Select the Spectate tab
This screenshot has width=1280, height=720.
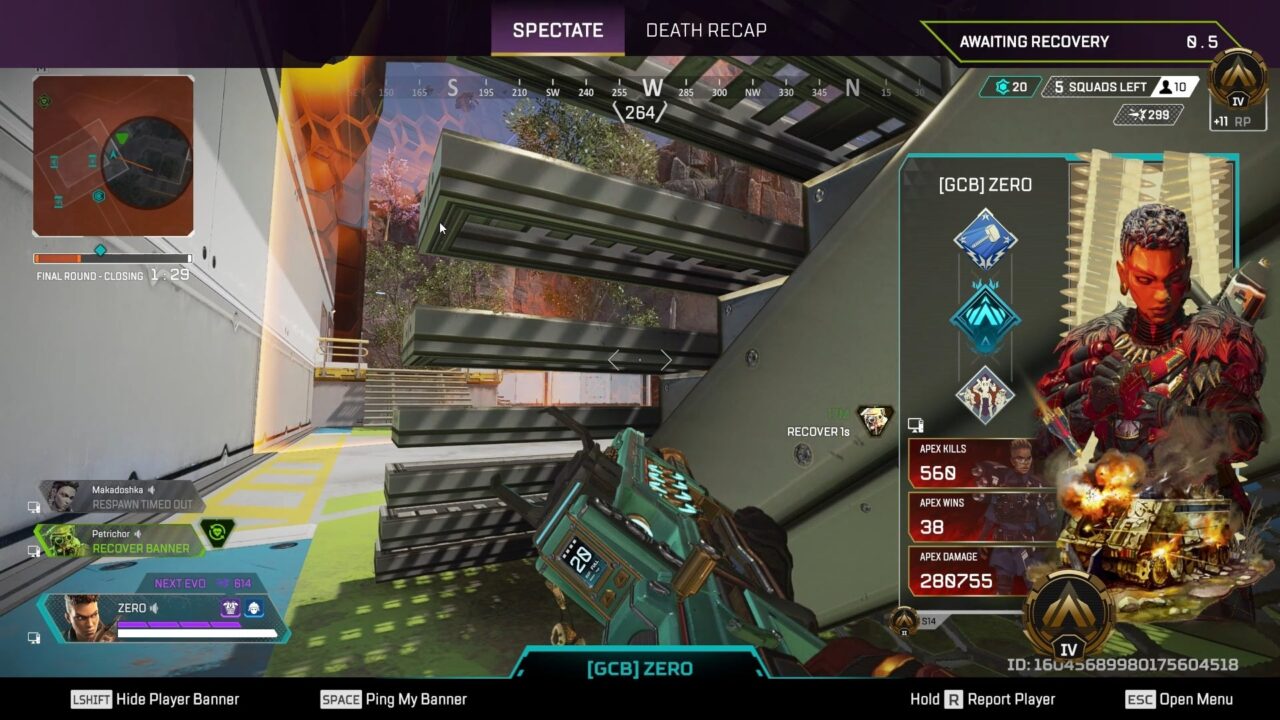[557, 30]
